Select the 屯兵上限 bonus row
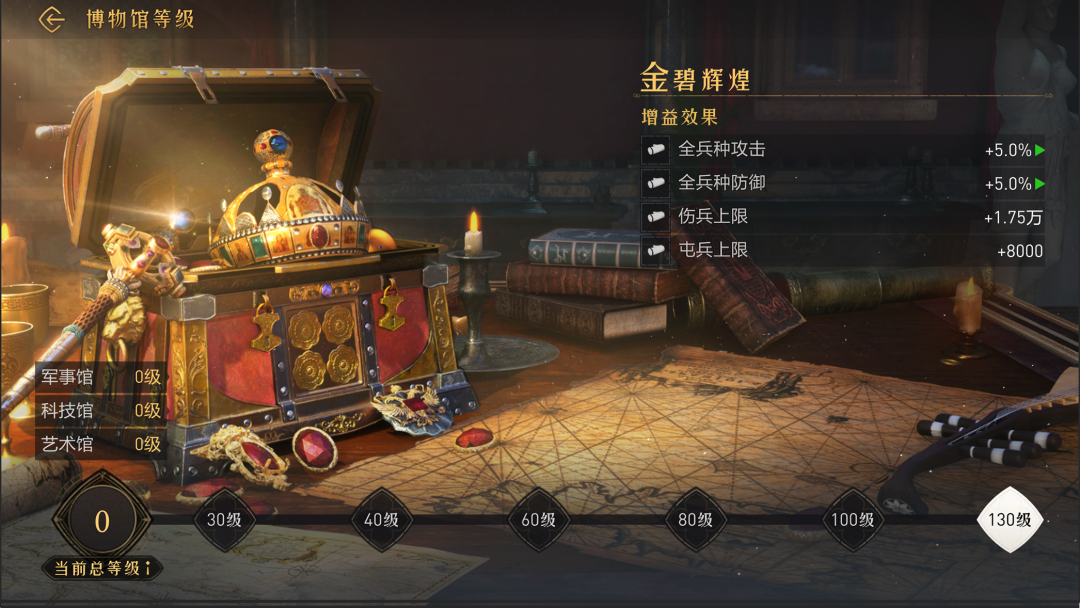Image resolution: width=1080 pixels, height=608 pixels. [843, 251]
